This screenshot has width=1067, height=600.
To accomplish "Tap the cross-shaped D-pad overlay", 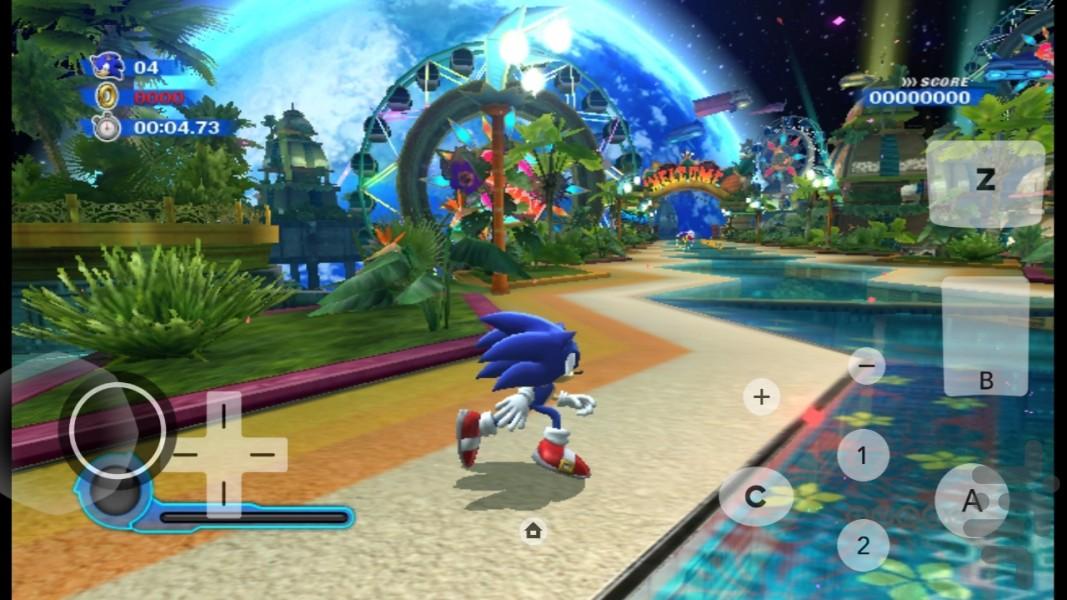I will coord(223,454).
